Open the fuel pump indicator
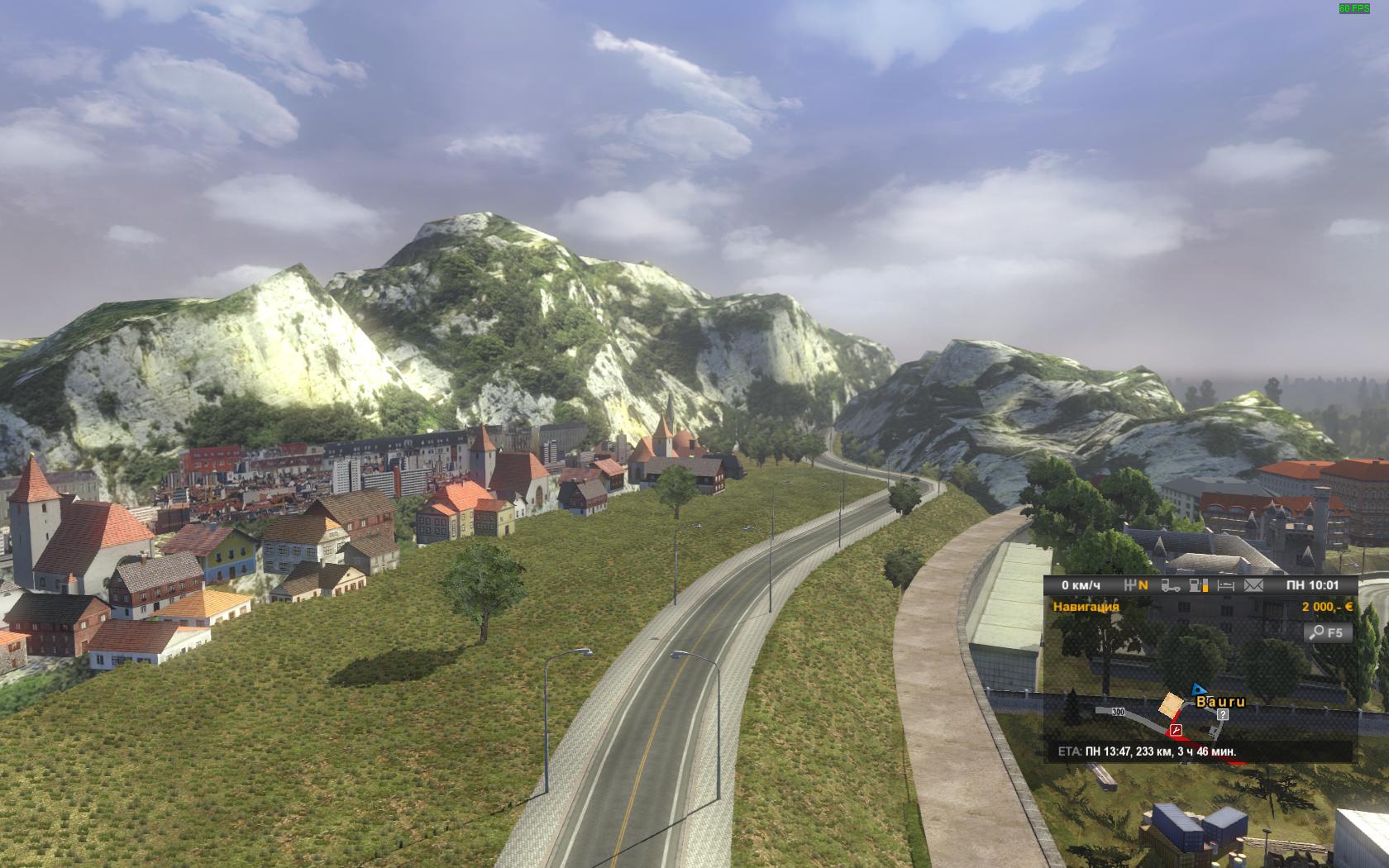1389x868 pixels. click(x=1198, y=585)
